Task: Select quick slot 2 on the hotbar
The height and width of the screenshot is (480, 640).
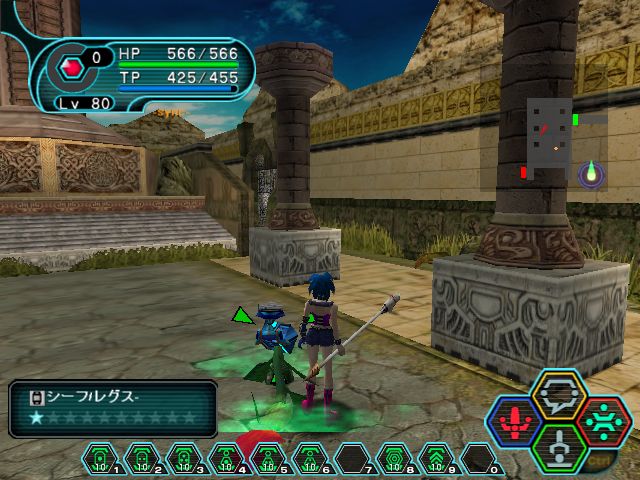Action: pyautogui.click(x=143, y=460)
